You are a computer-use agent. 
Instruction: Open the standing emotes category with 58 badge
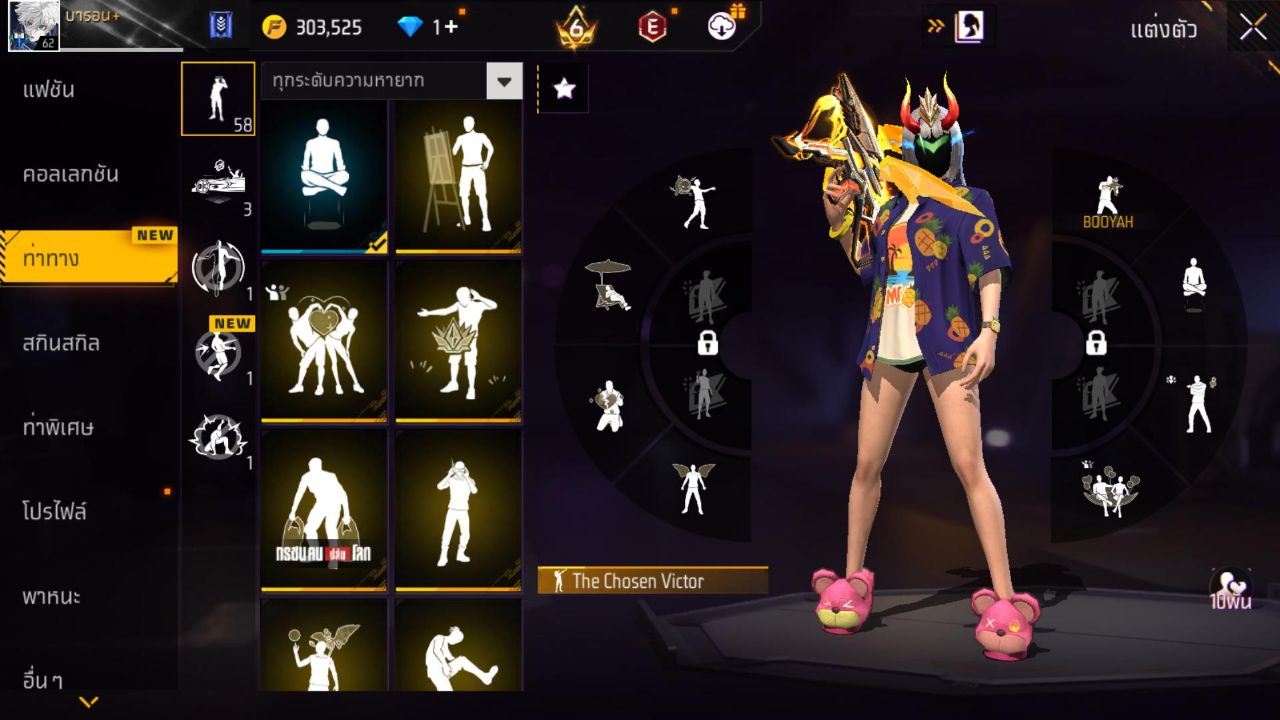pos(218,99)
